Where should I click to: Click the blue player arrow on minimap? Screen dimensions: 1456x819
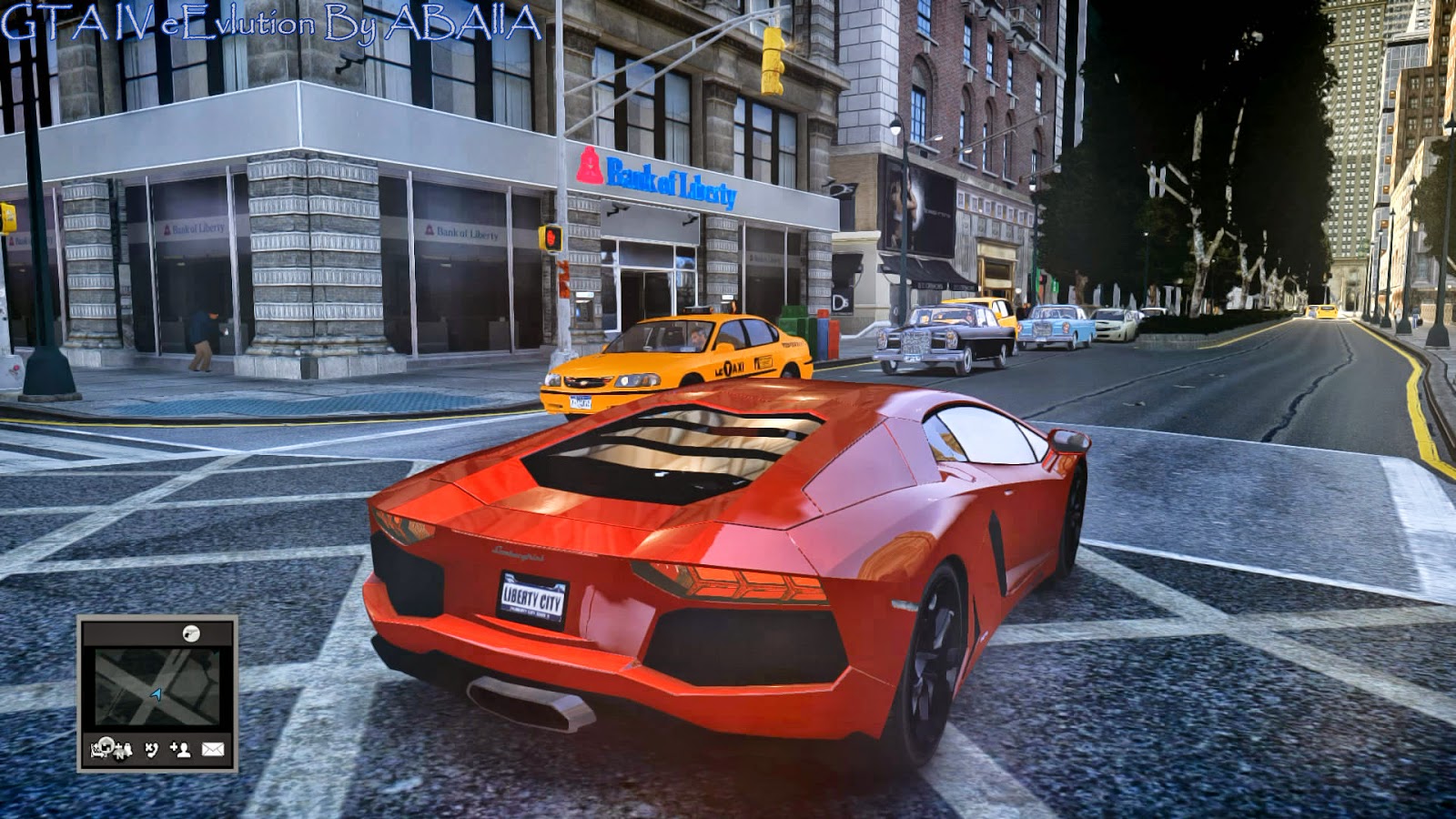157,693
